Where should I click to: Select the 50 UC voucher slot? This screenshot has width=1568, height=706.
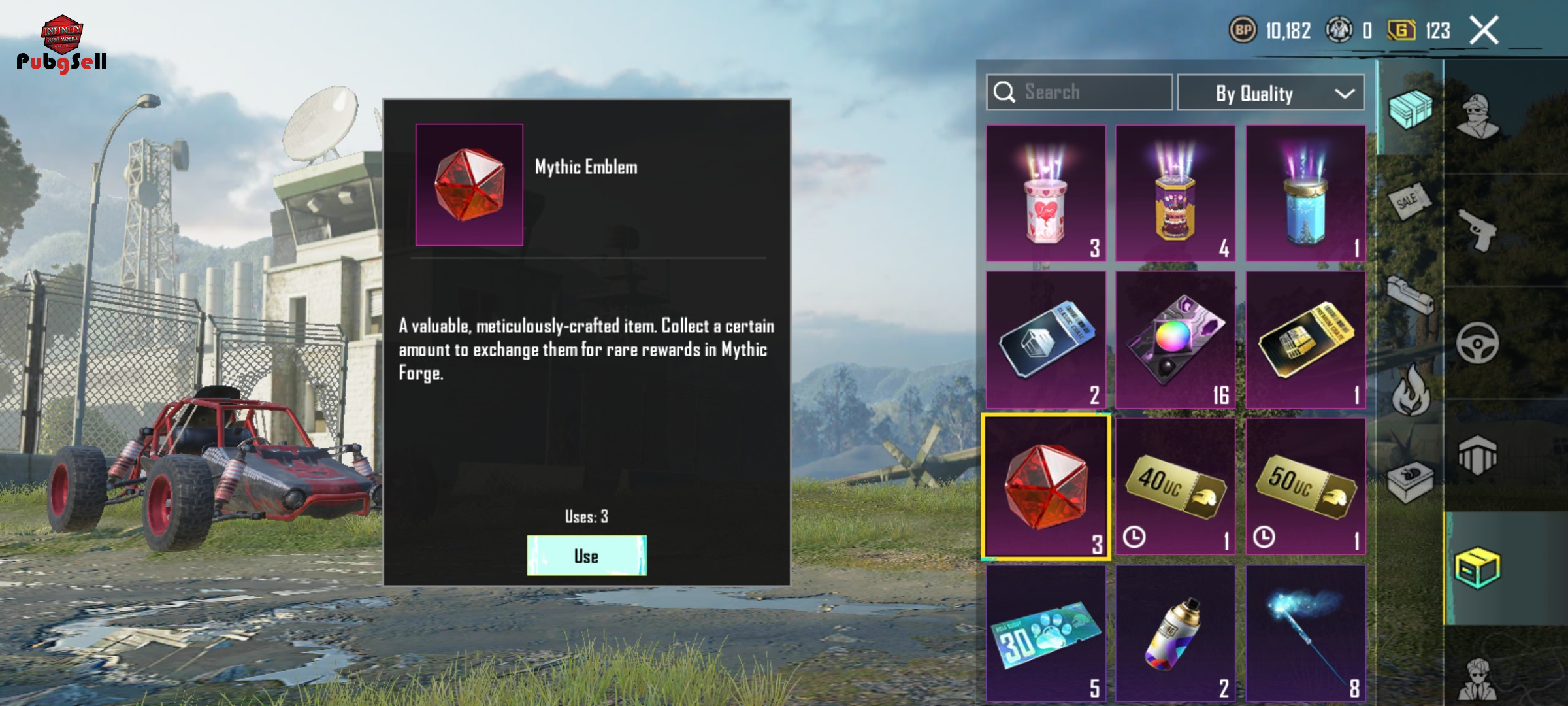click(1305, 486)
